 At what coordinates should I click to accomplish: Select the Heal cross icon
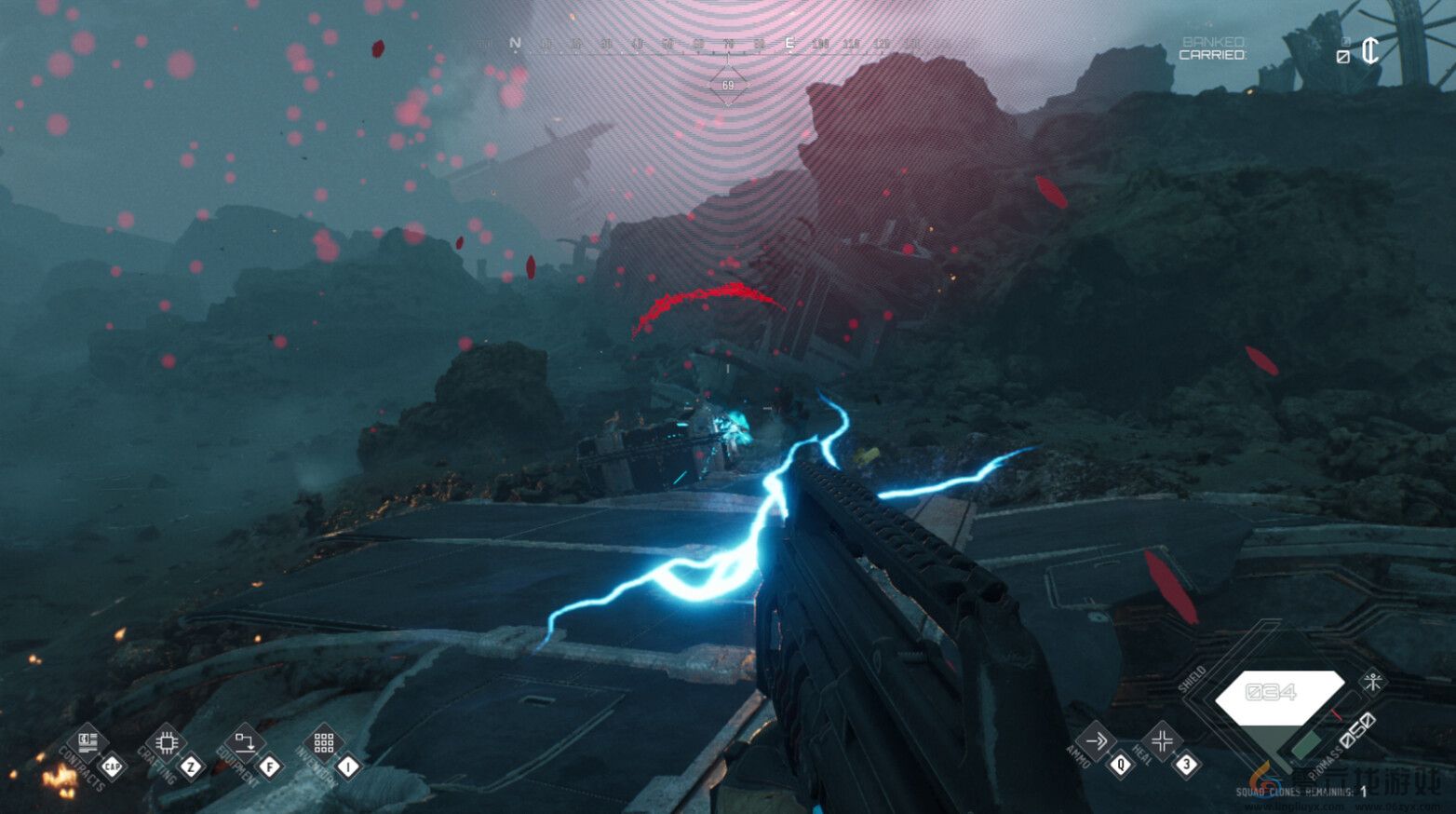pos(1163,741)
